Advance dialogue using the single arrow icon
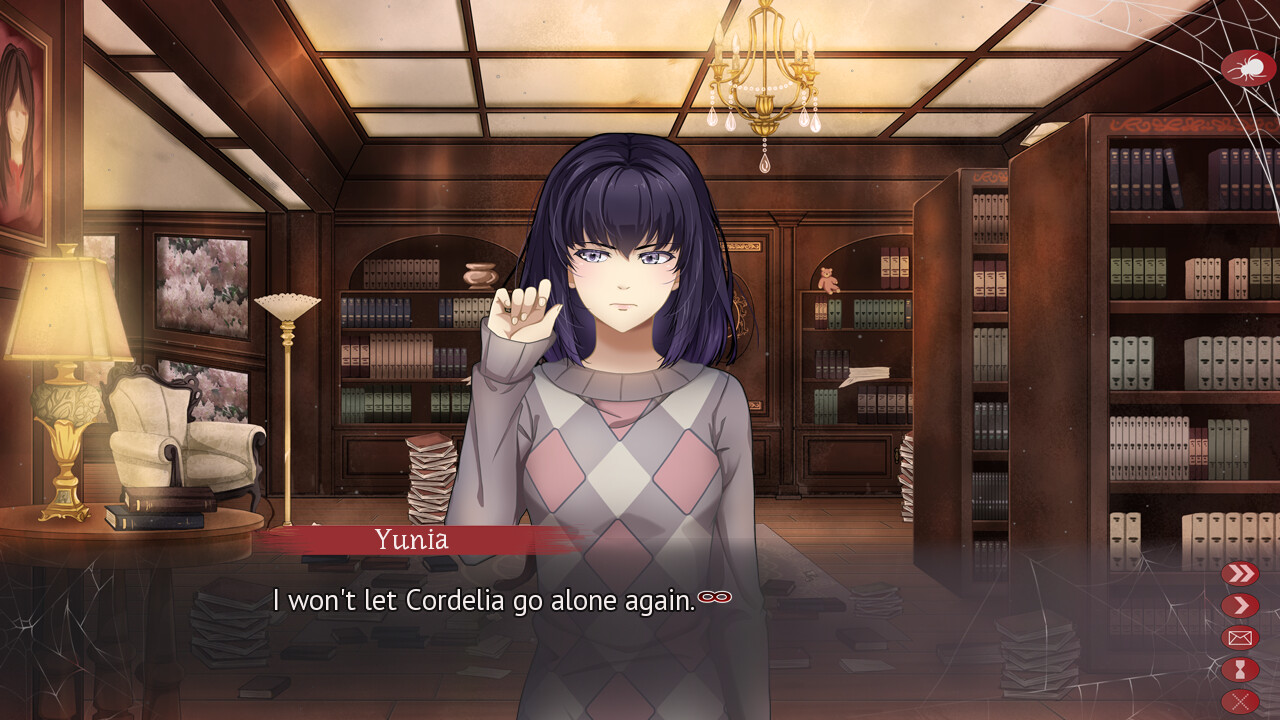The height and width of the screenshot is (720, 1280). [x=1240, y=605]
